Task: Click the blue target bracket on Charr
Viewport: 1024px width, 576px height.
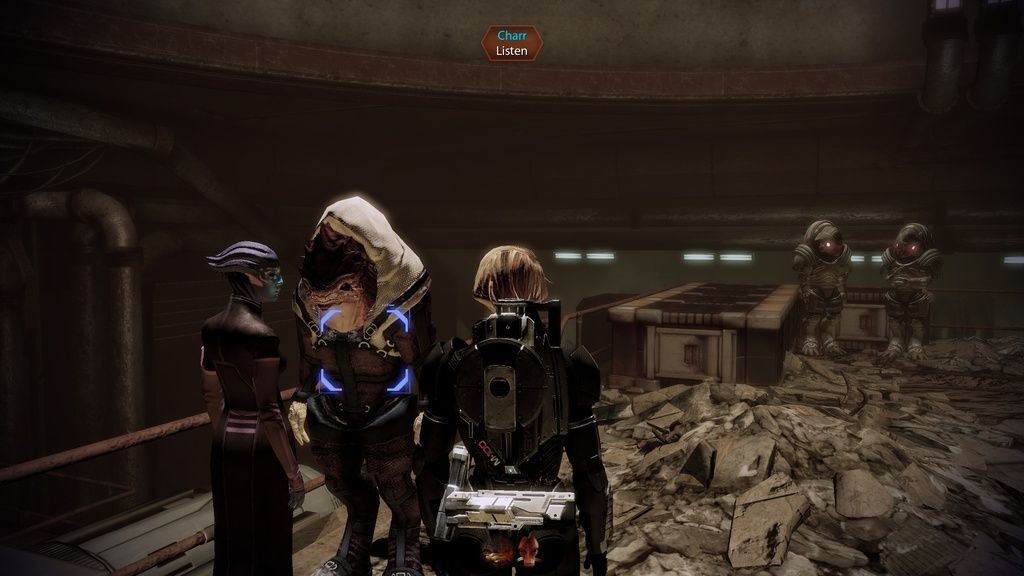Action: (x=364, y=349)
